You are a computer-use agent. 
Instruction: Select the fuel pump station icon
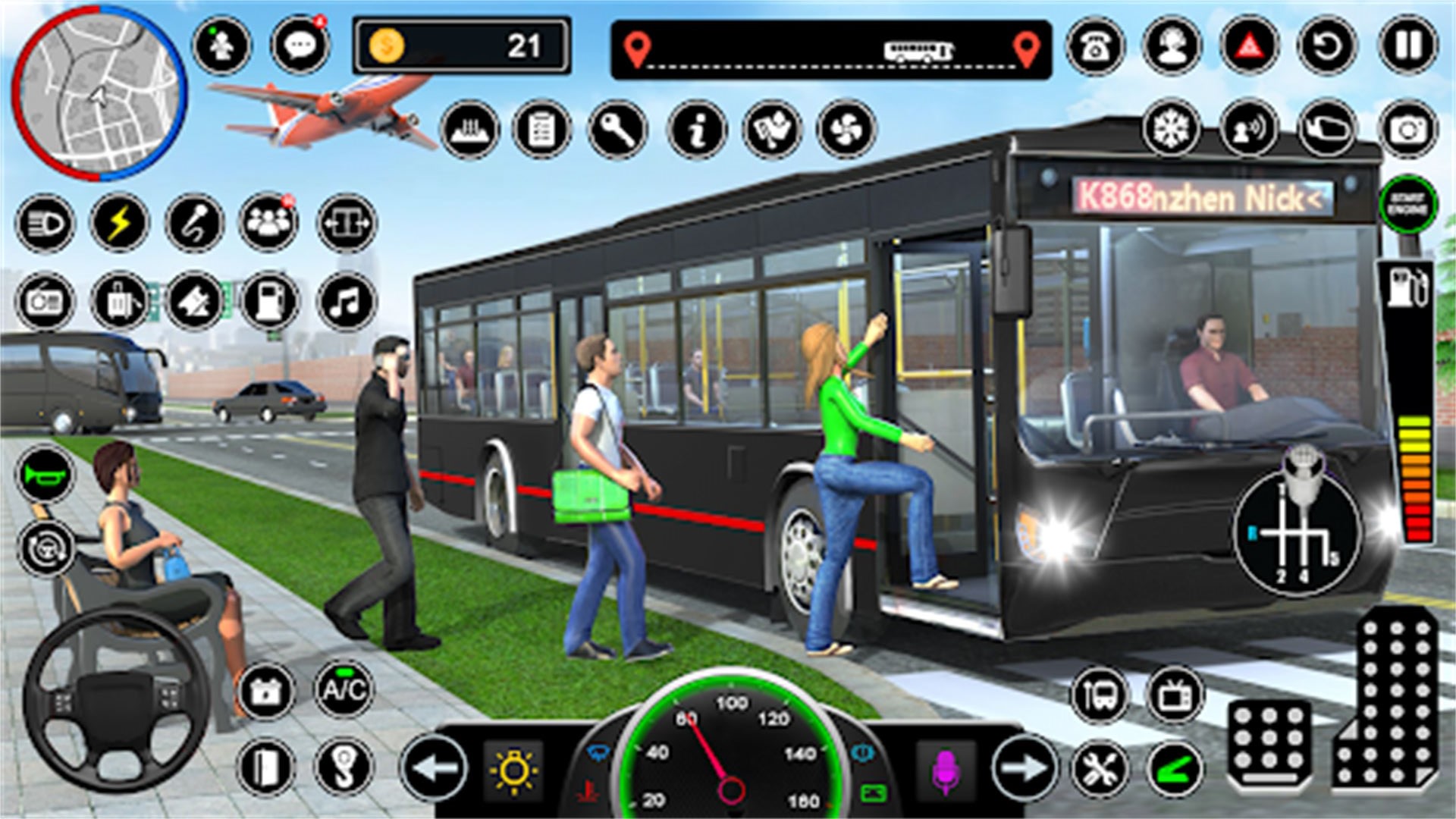[269, 302]
